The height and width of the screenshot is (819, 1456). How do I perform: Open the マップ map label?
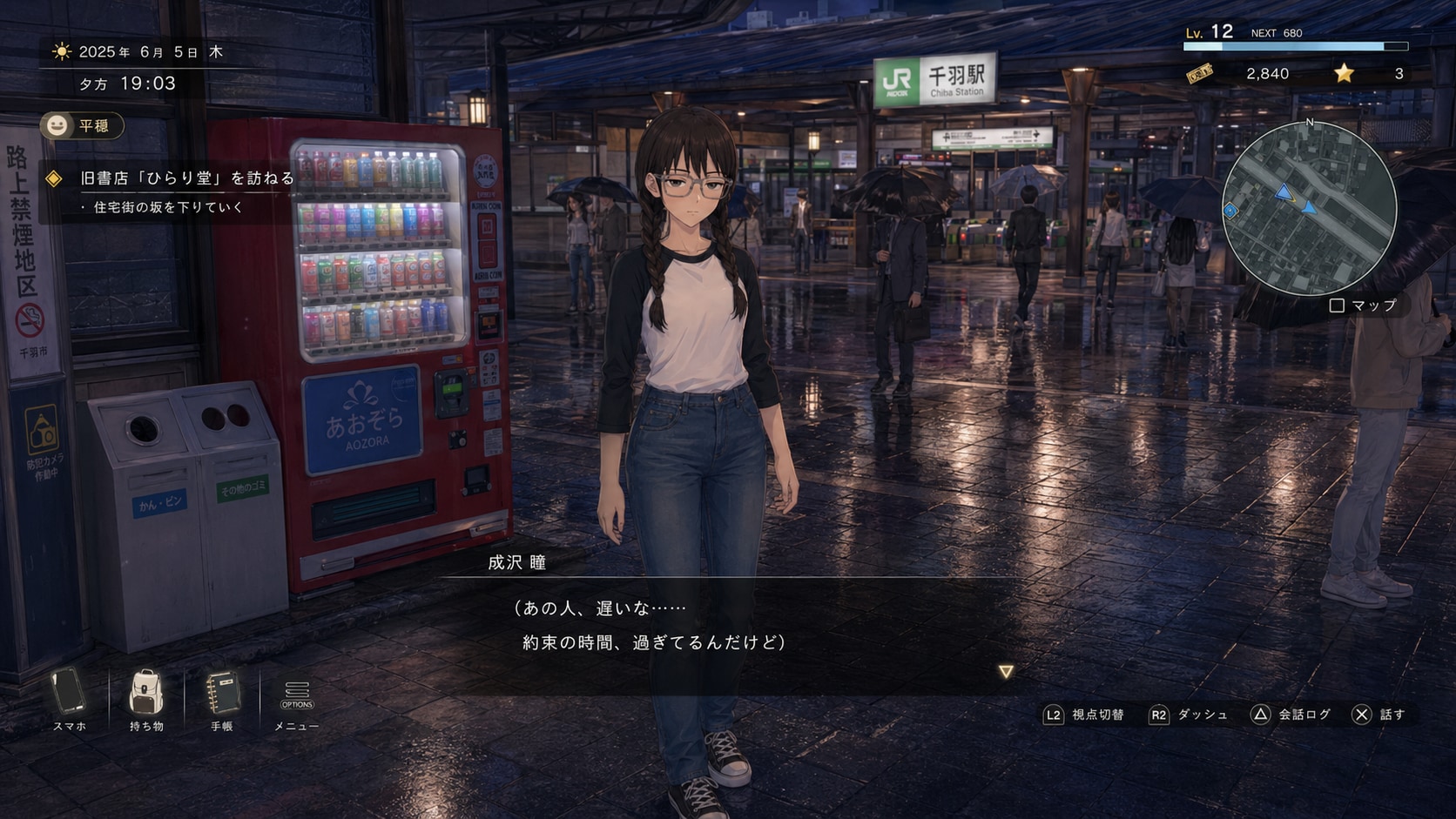click(1364, 305)
